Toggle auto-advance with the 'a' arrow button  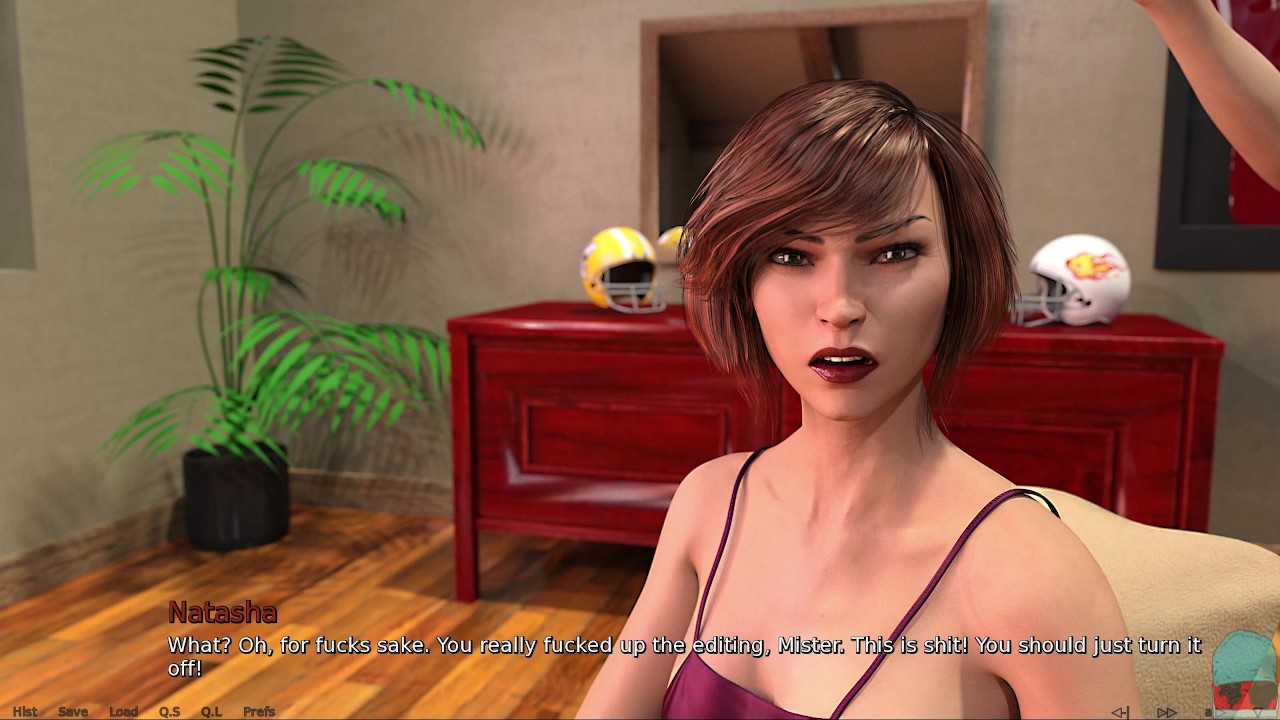click(1216, 713)
